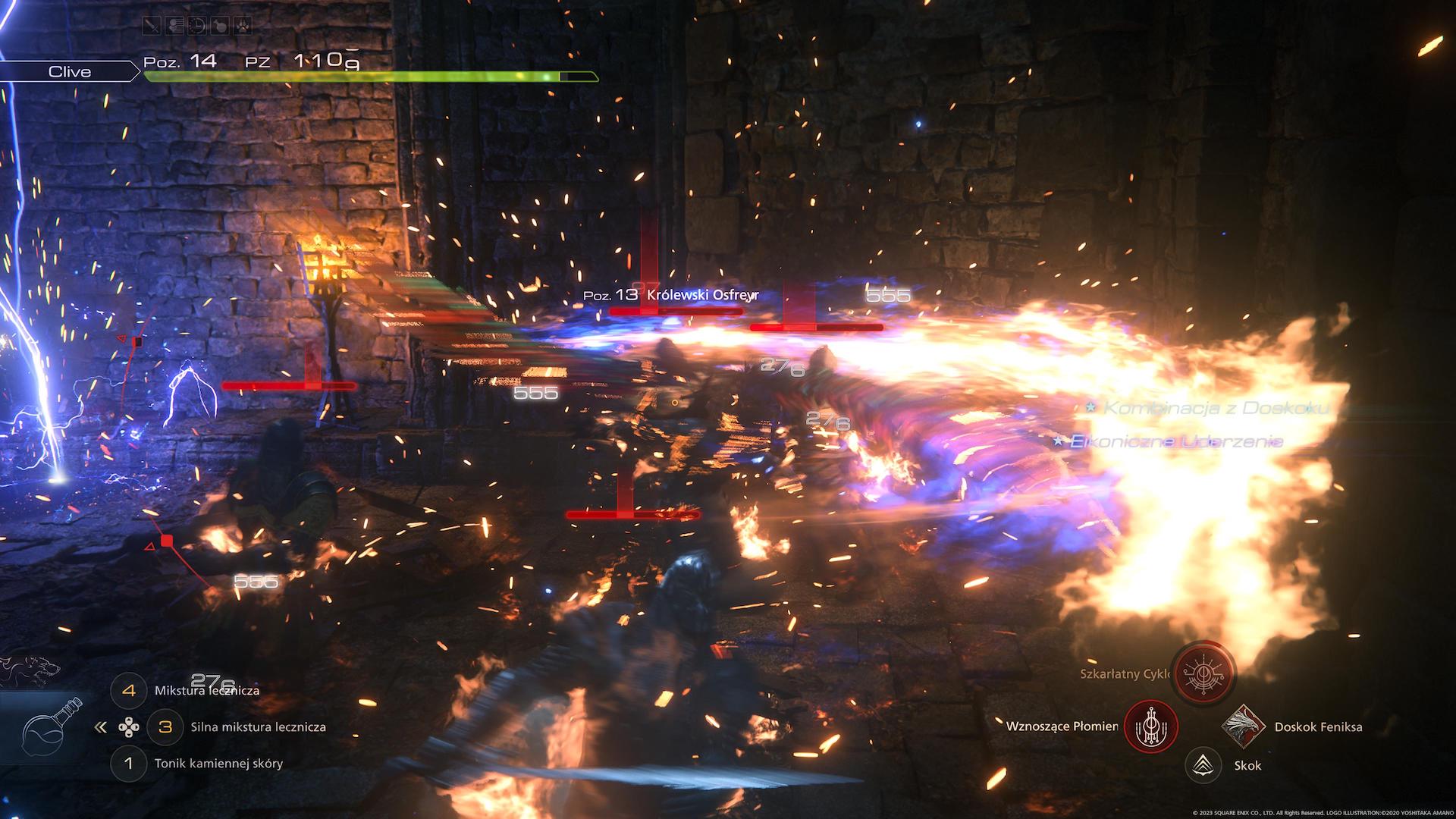Click the Skok jump action icon

[1203, 765]
